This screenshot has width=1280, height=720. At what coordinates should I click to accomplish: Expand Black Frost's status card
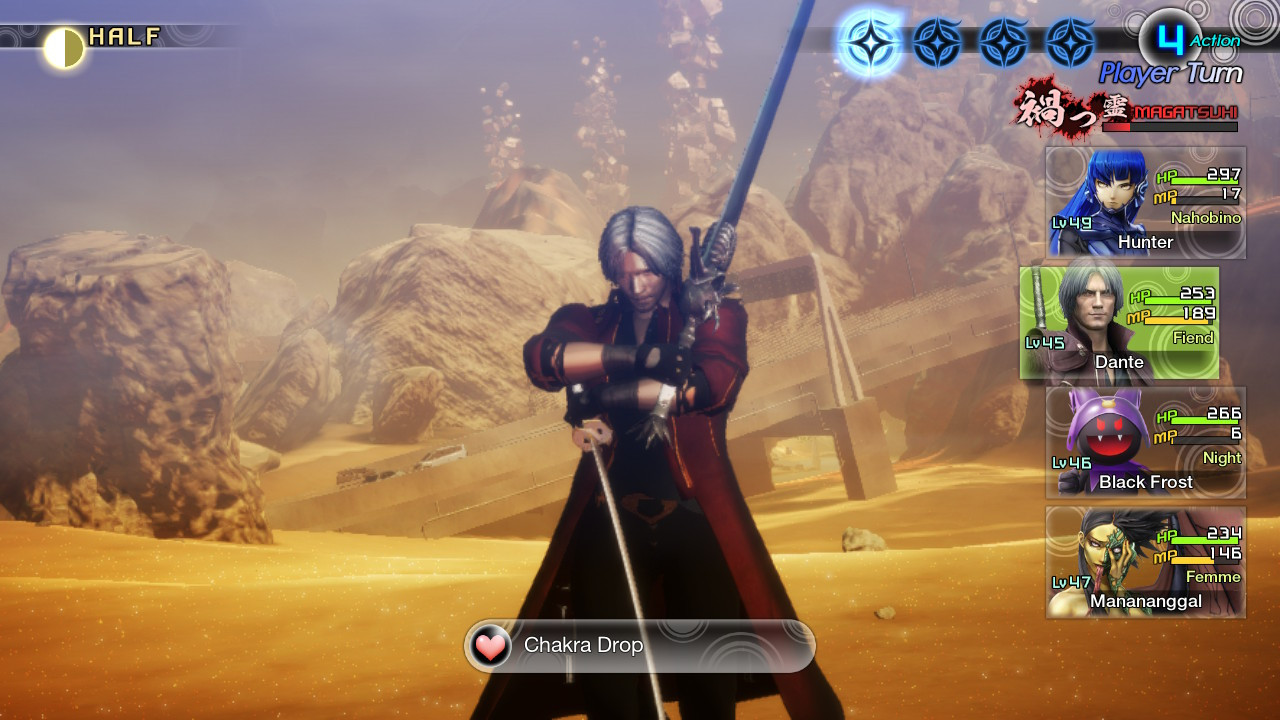coord(1145,442)
